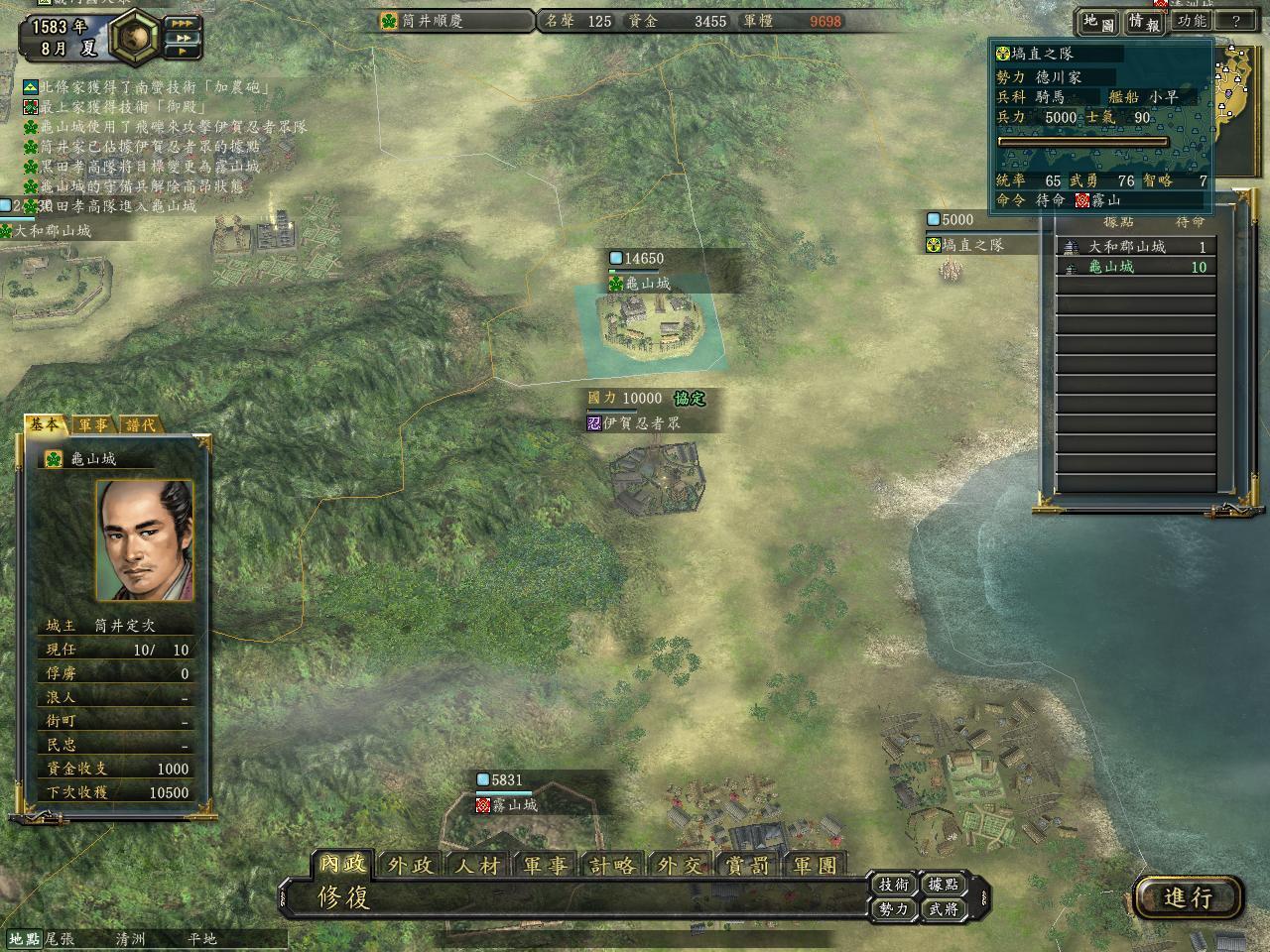Select the 賞罰 (Rewards) tab
Viewport: 1270px width, 952px height.
click(x=748, y=865)
